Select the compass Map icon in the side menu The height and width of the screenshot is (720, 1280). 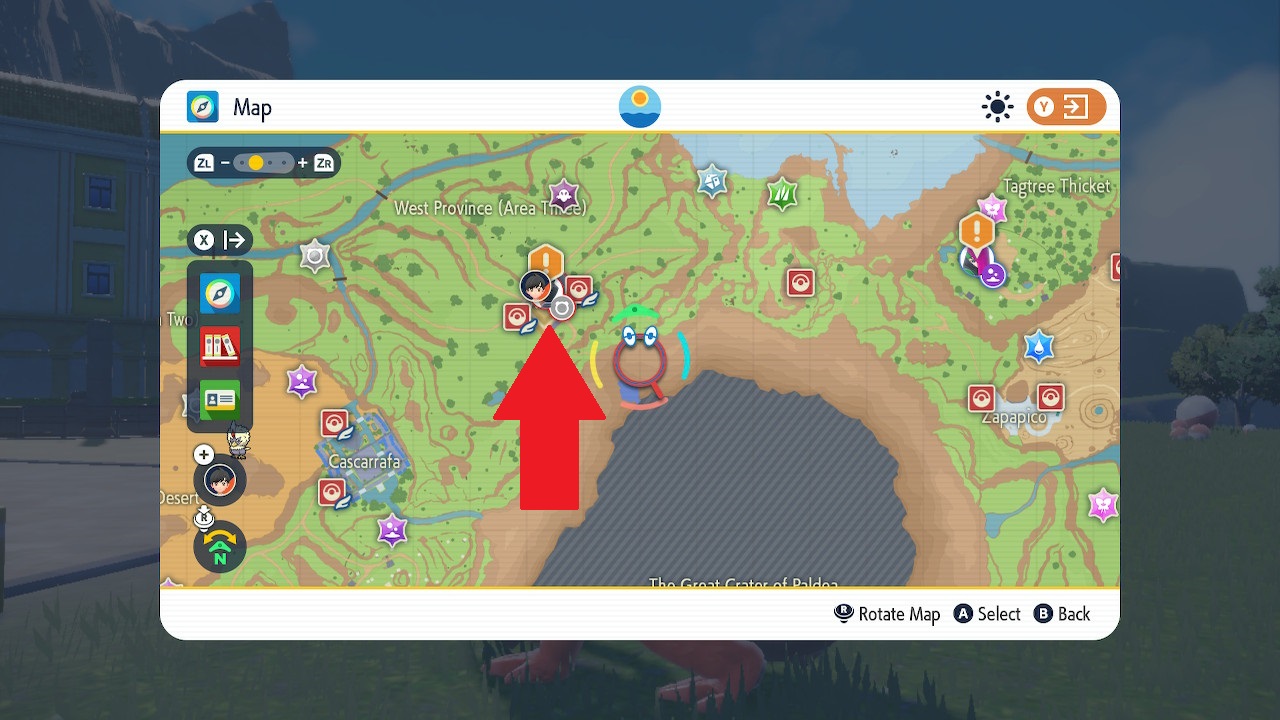(219, 293)
